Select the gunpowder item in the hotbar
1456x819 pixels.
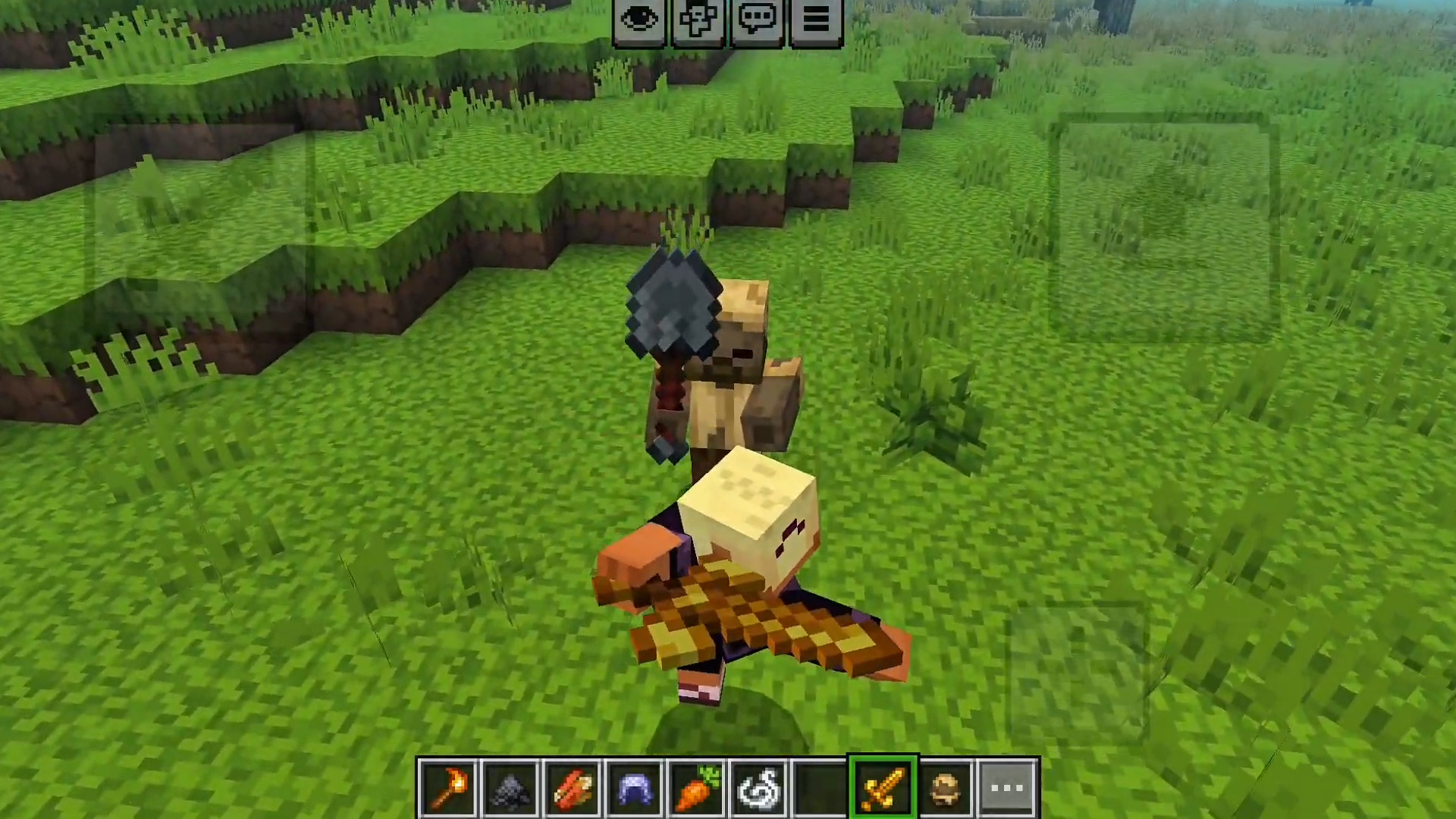[511, 786]
